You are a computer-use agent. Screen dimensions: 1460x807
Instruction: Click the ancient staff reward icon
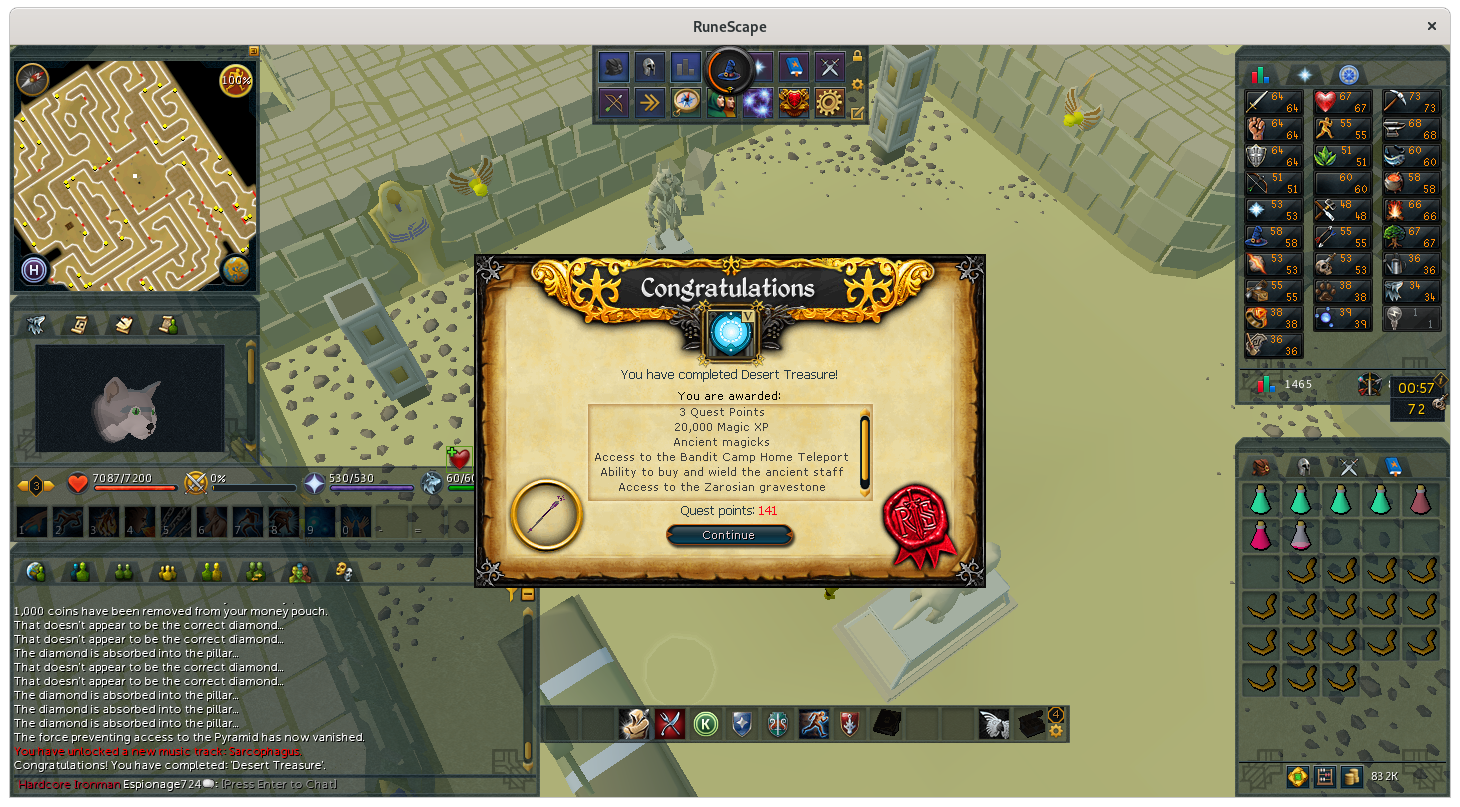click(546, 514)
